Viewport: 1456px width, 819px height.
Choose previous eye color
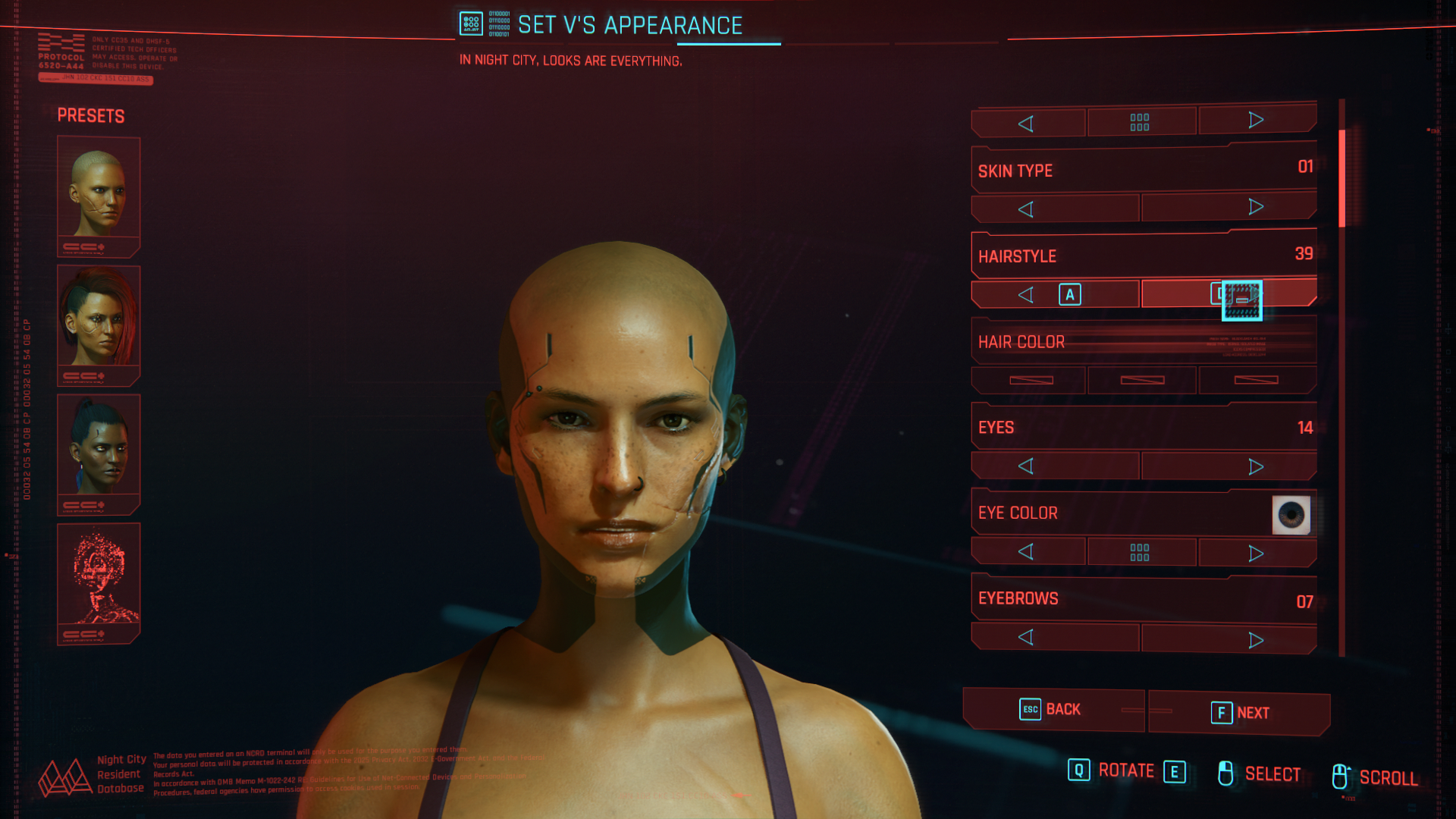point(1028,551)
